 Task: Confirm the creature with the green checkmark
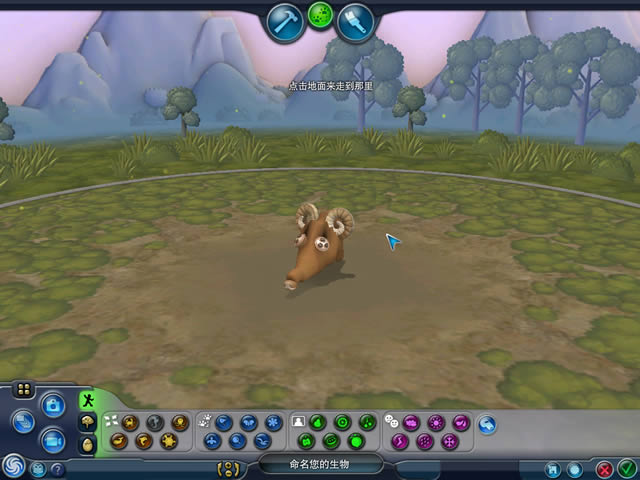pos(626,468)
